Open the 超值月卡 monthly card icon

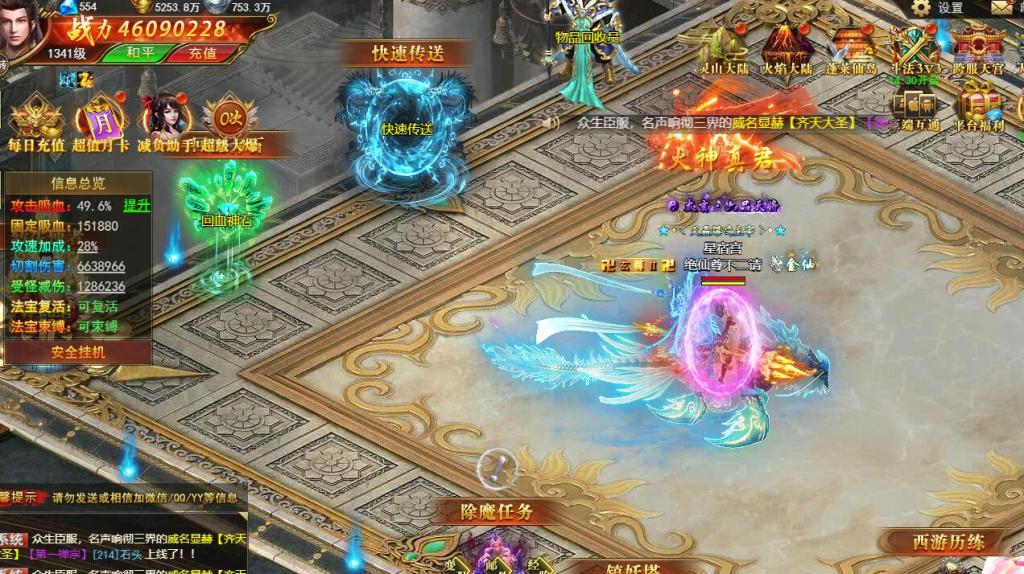(x=100, y=123)
